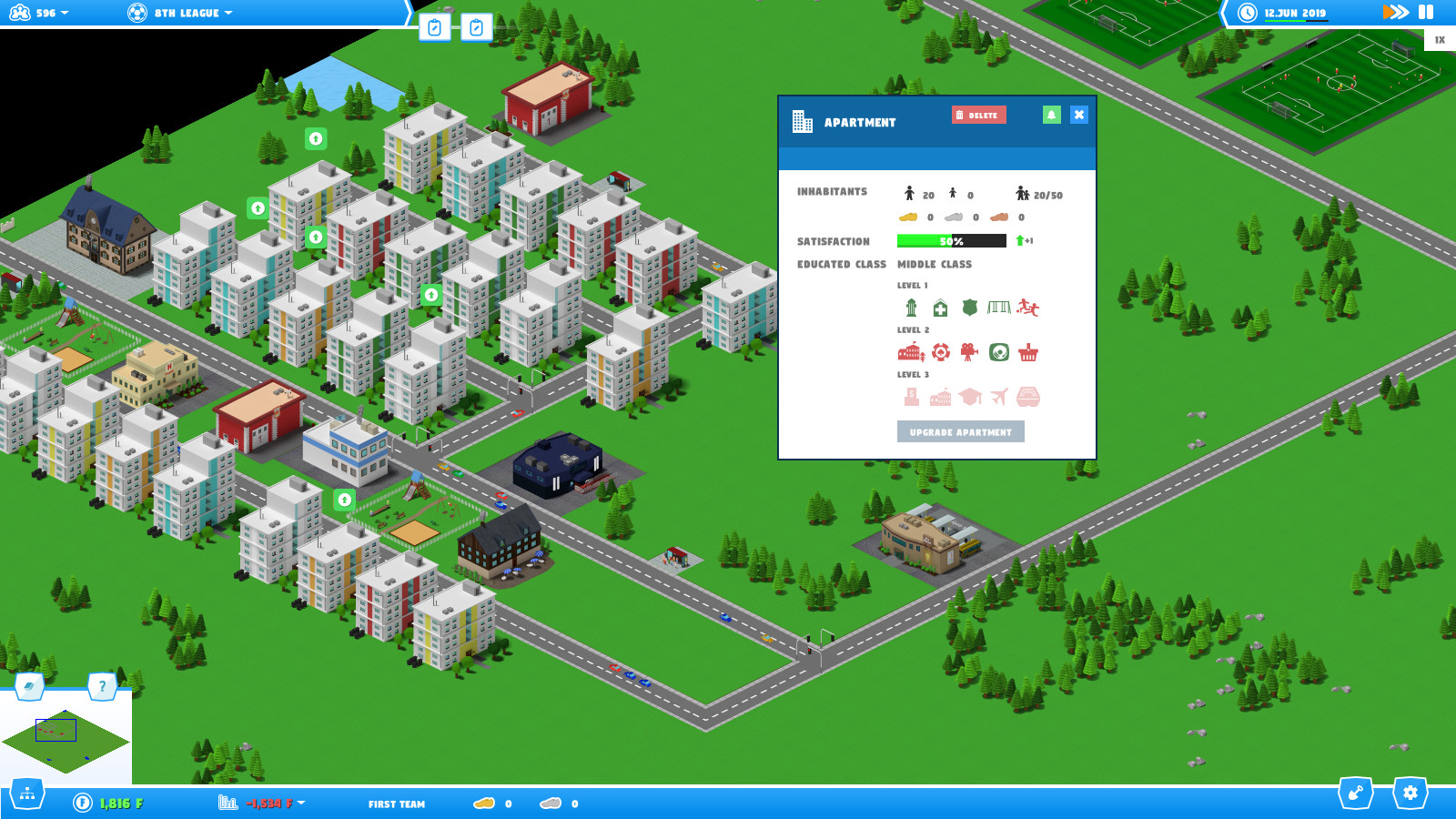Click the hospital icon in Level 1 requirements
The width and height of the screenshot is (1456, 819).
pos(941,308)
